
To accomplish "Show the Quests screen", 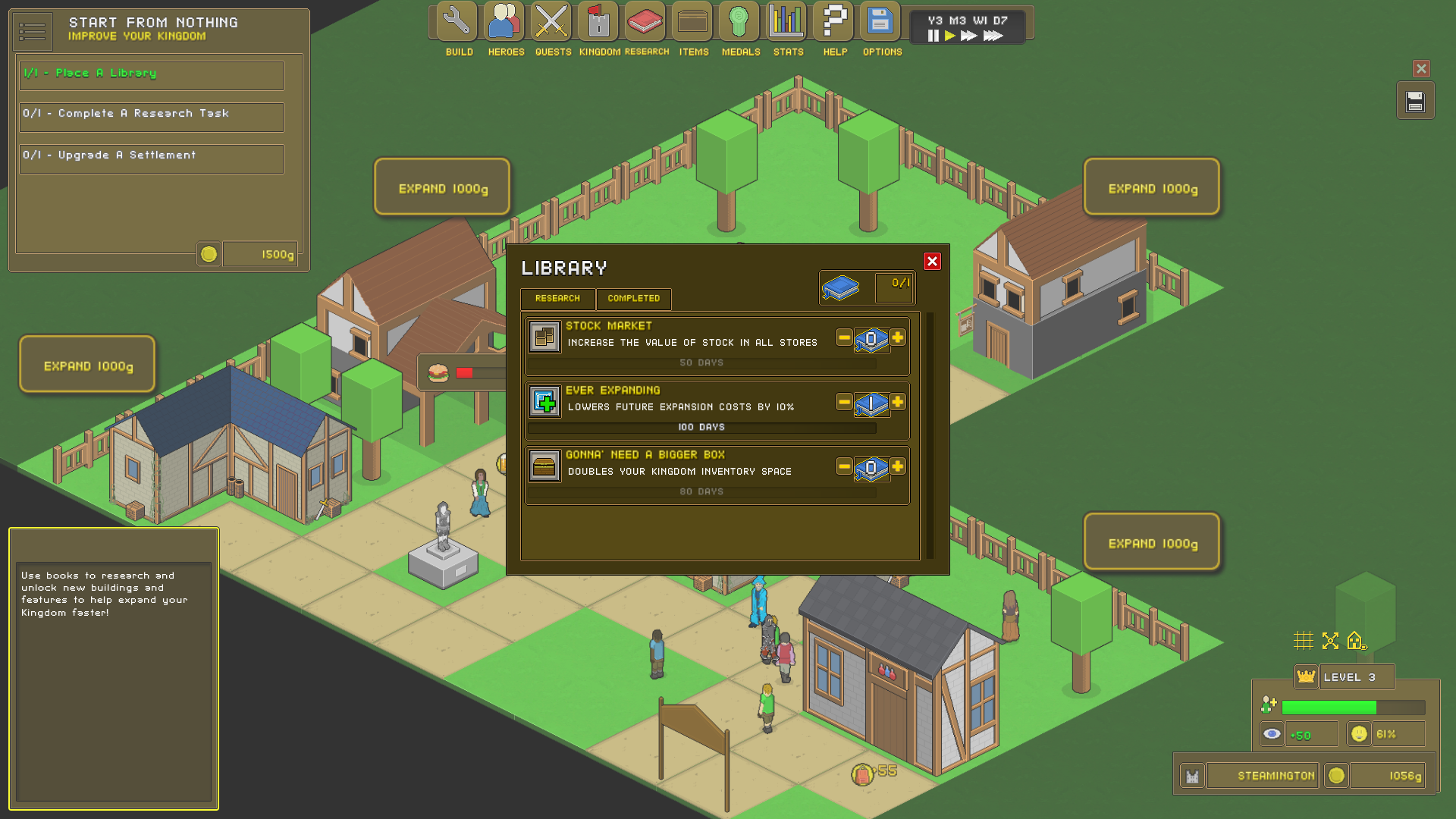I will pyautogui.click(x=551, y=23).
